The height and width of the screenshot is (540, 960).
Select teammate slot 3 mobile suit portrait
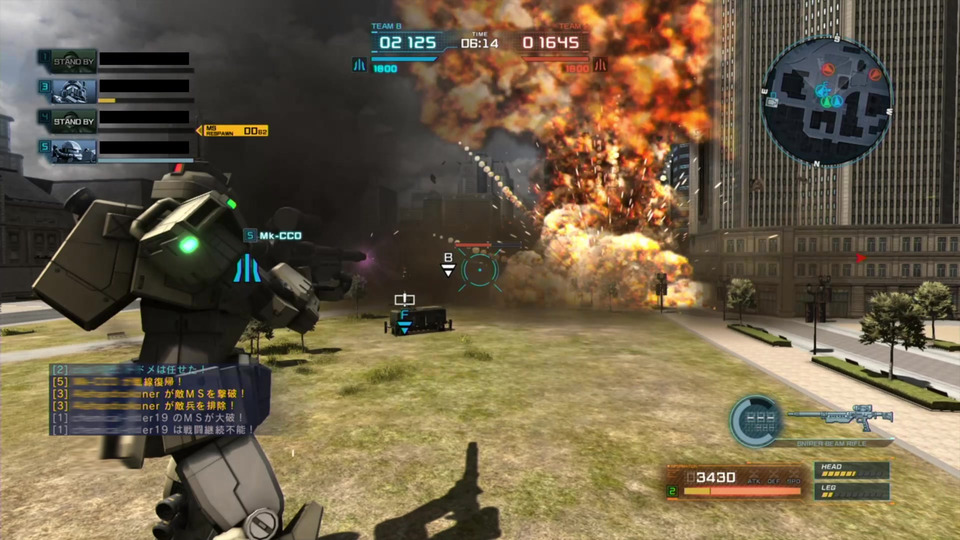pyautogui.click(x=74, y=91)
